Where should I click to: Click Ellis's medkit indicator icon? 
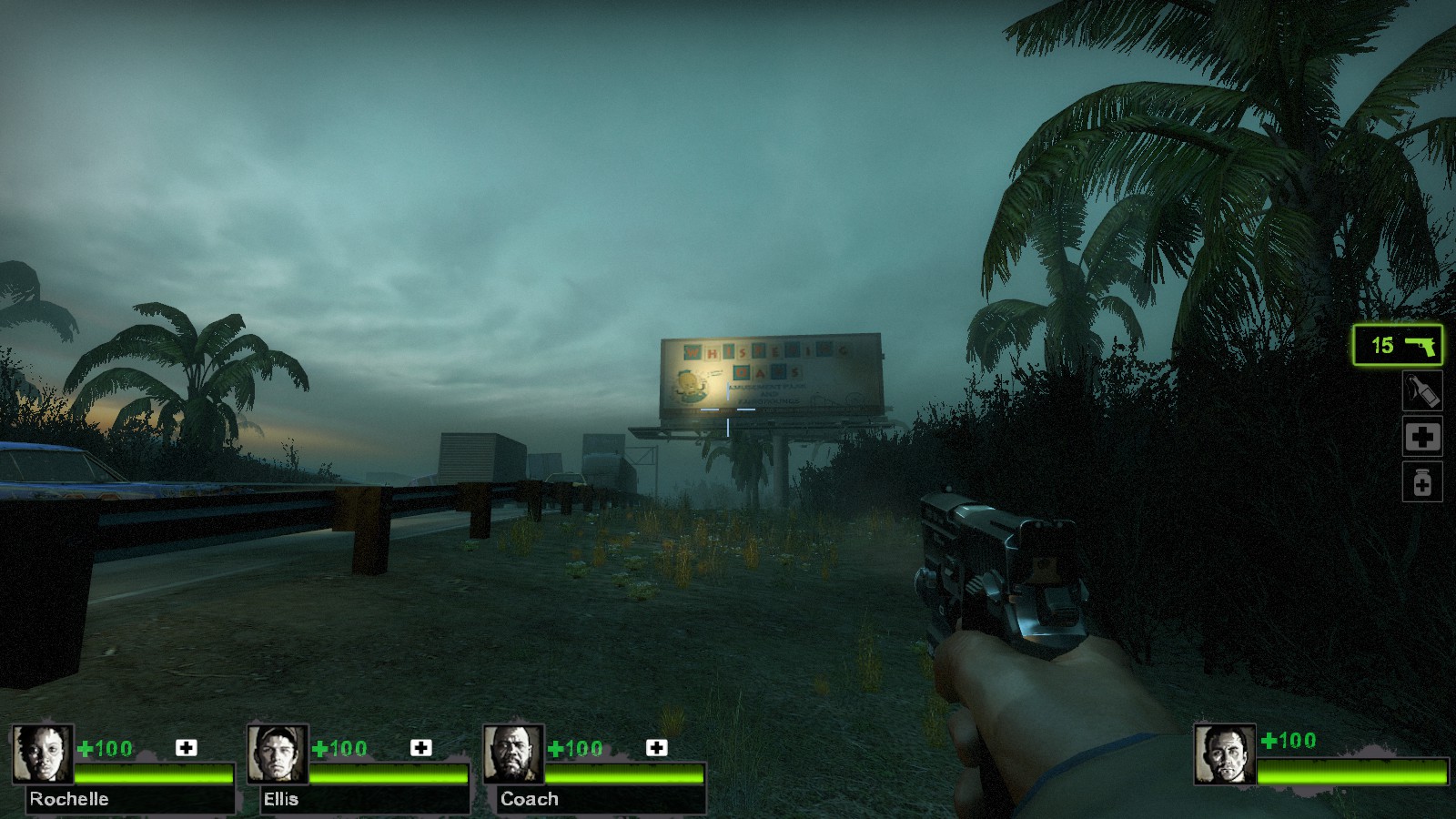click(x=421, y=748)
